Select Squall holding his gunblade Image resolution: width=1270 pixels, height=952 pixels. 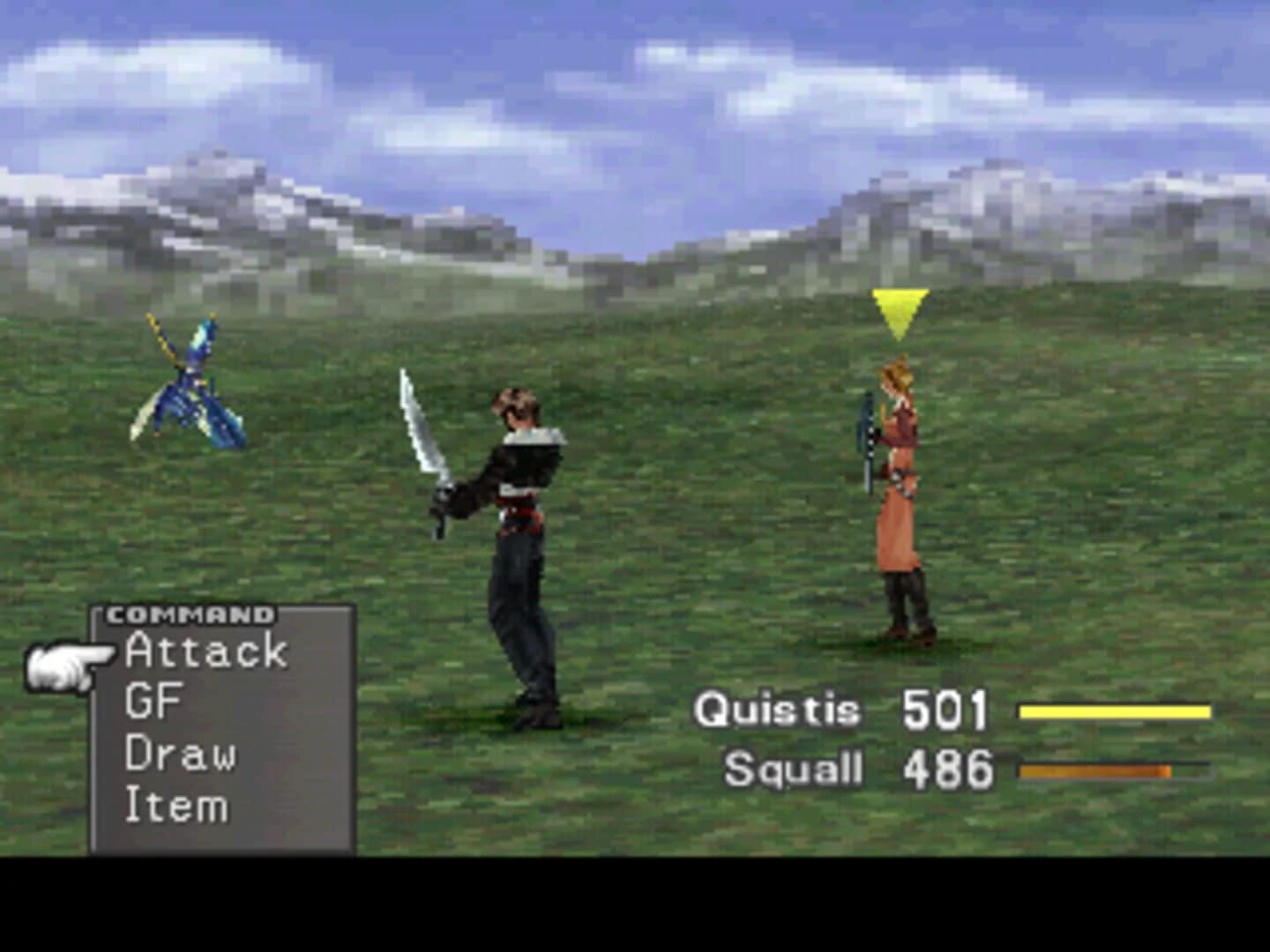(x=516, y=529)
